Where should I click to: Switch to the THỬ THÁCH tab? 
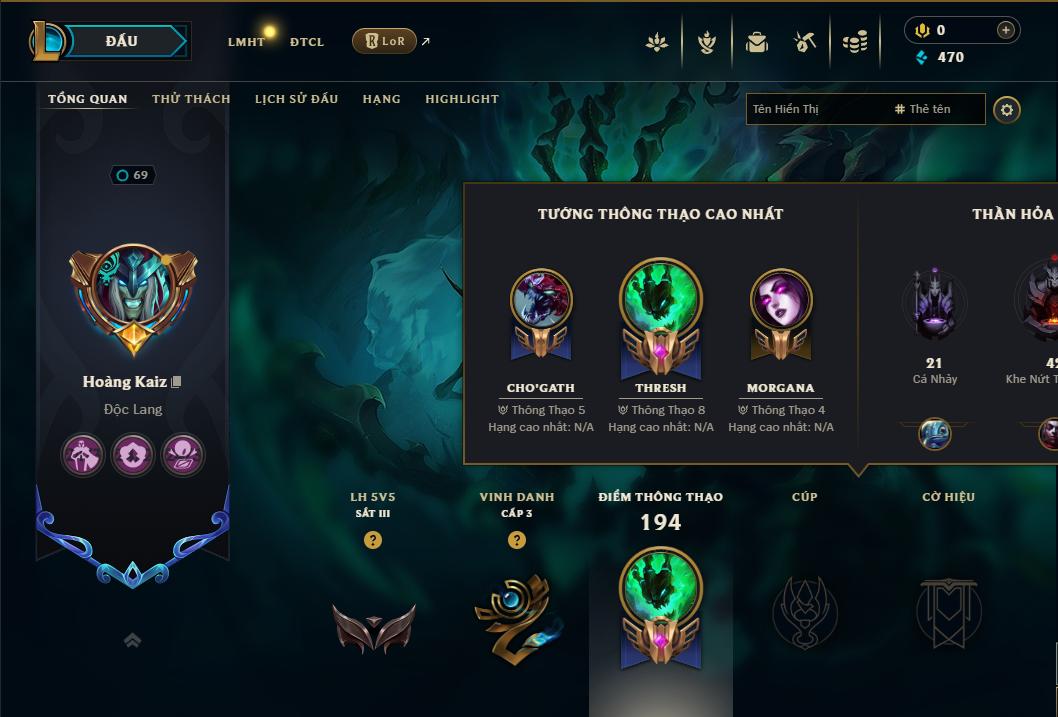191,99
